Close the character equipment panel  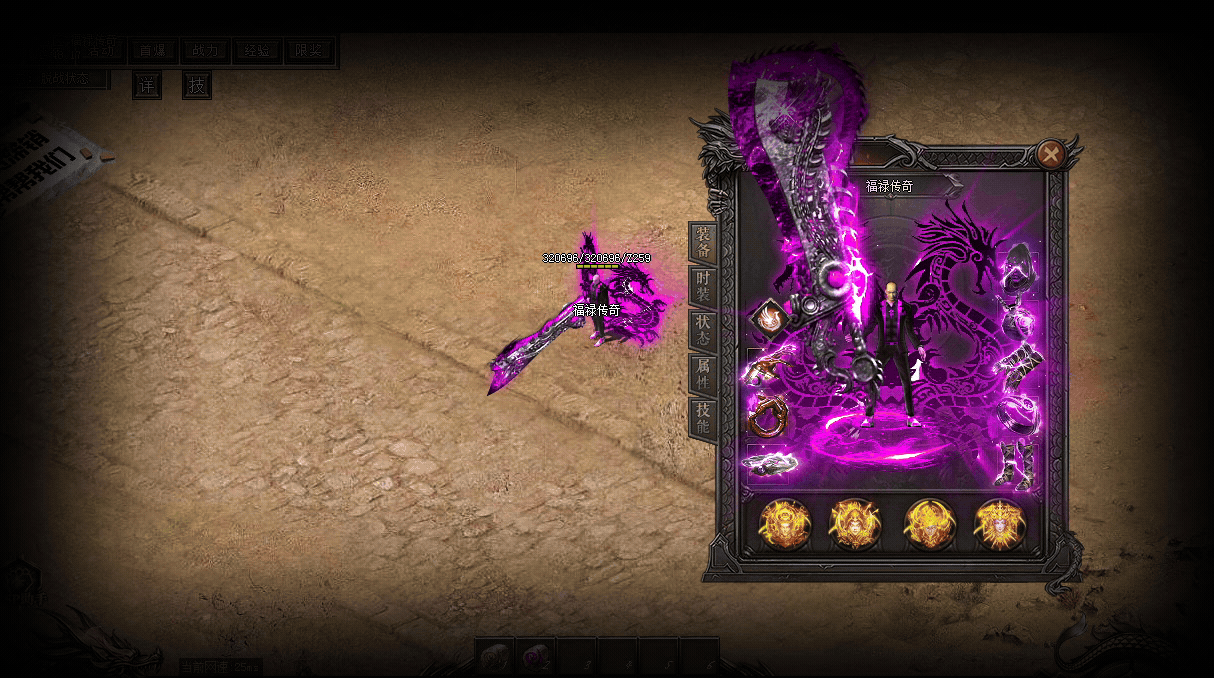(1050, 154)
